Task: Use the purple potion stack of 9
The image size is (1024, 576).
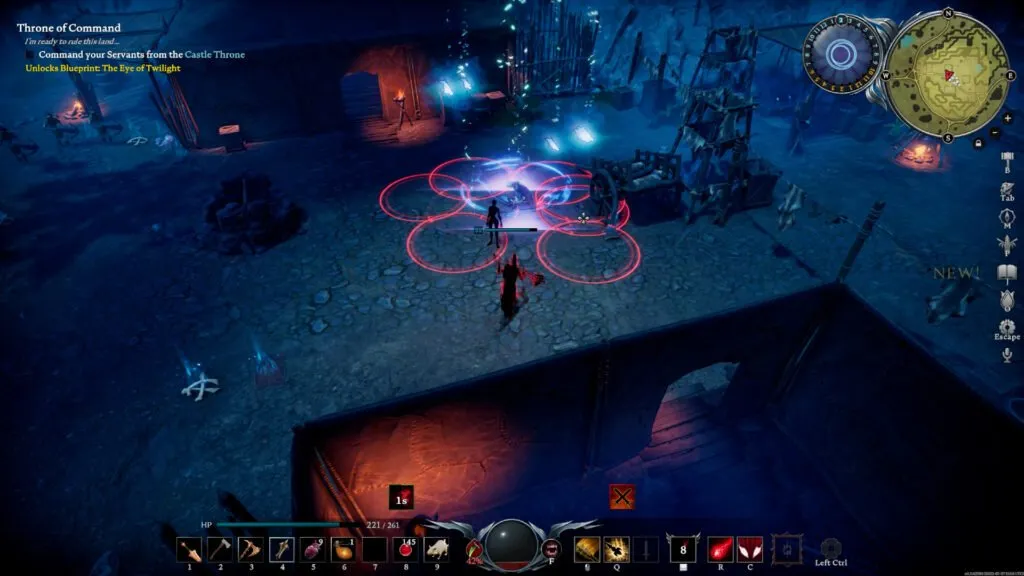Action: tap(313, 548)
